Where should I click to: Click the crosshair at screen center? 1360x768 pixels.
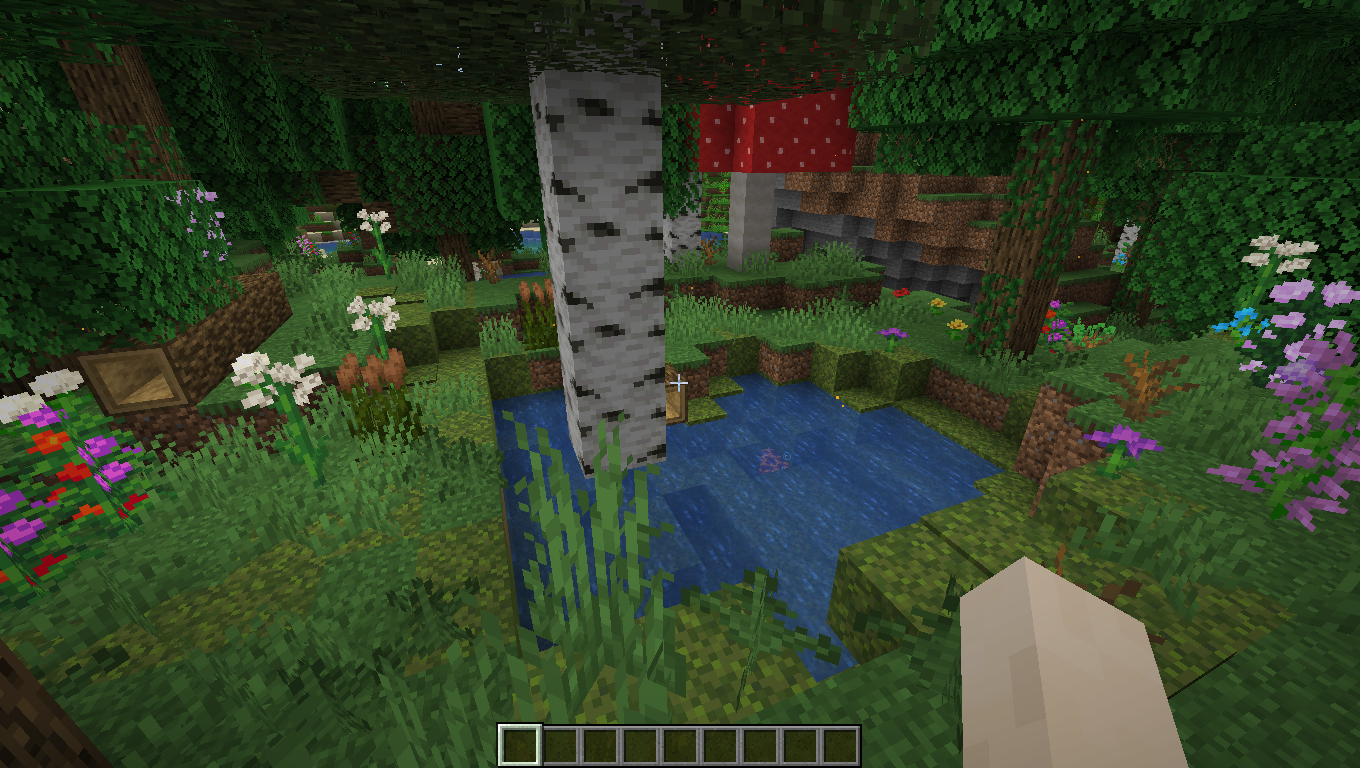[680, 384]
